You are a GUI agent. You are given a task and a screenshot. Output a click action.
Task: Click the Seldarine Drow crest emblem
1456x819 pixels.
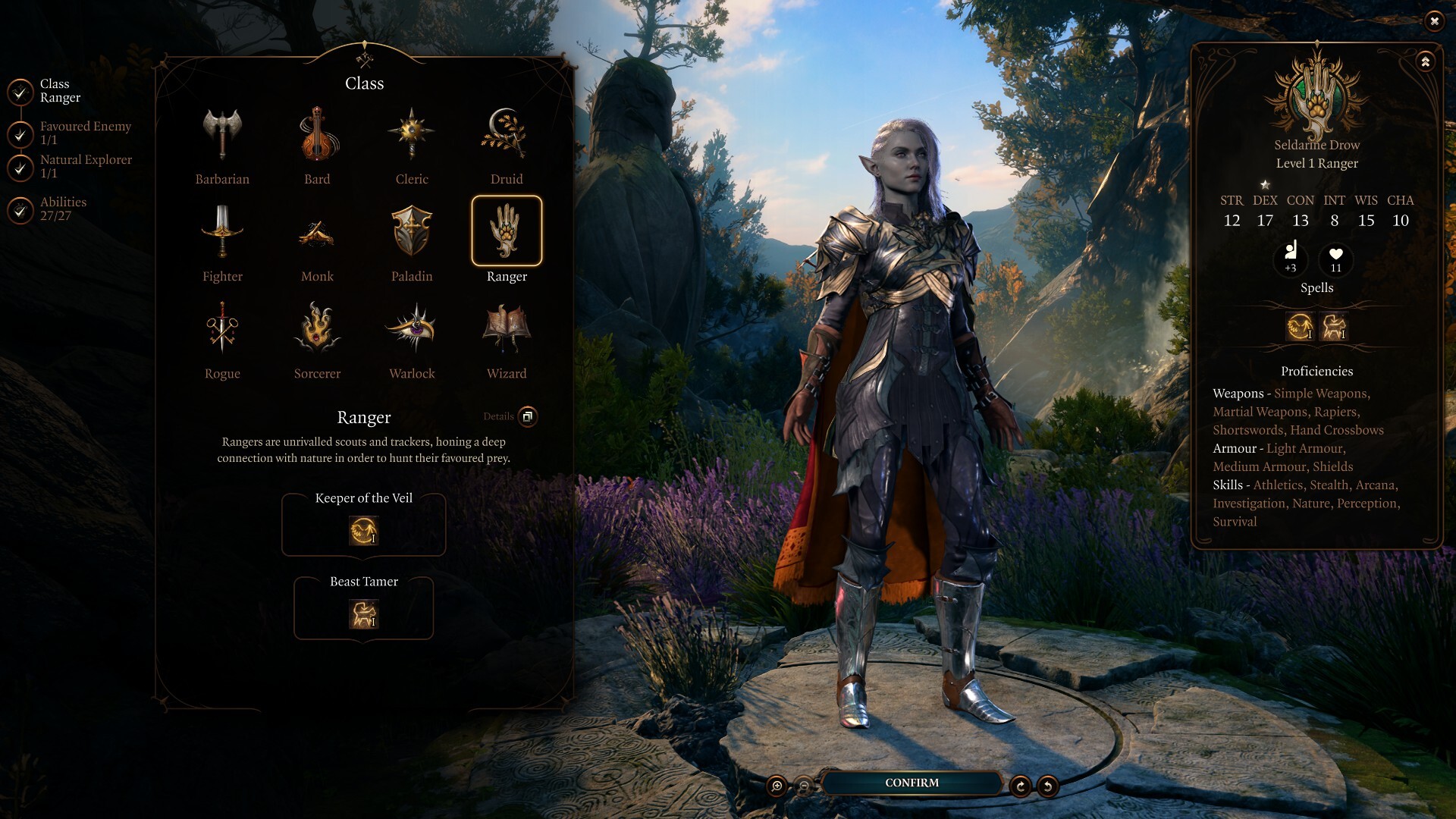click(x=1316, y=99)
